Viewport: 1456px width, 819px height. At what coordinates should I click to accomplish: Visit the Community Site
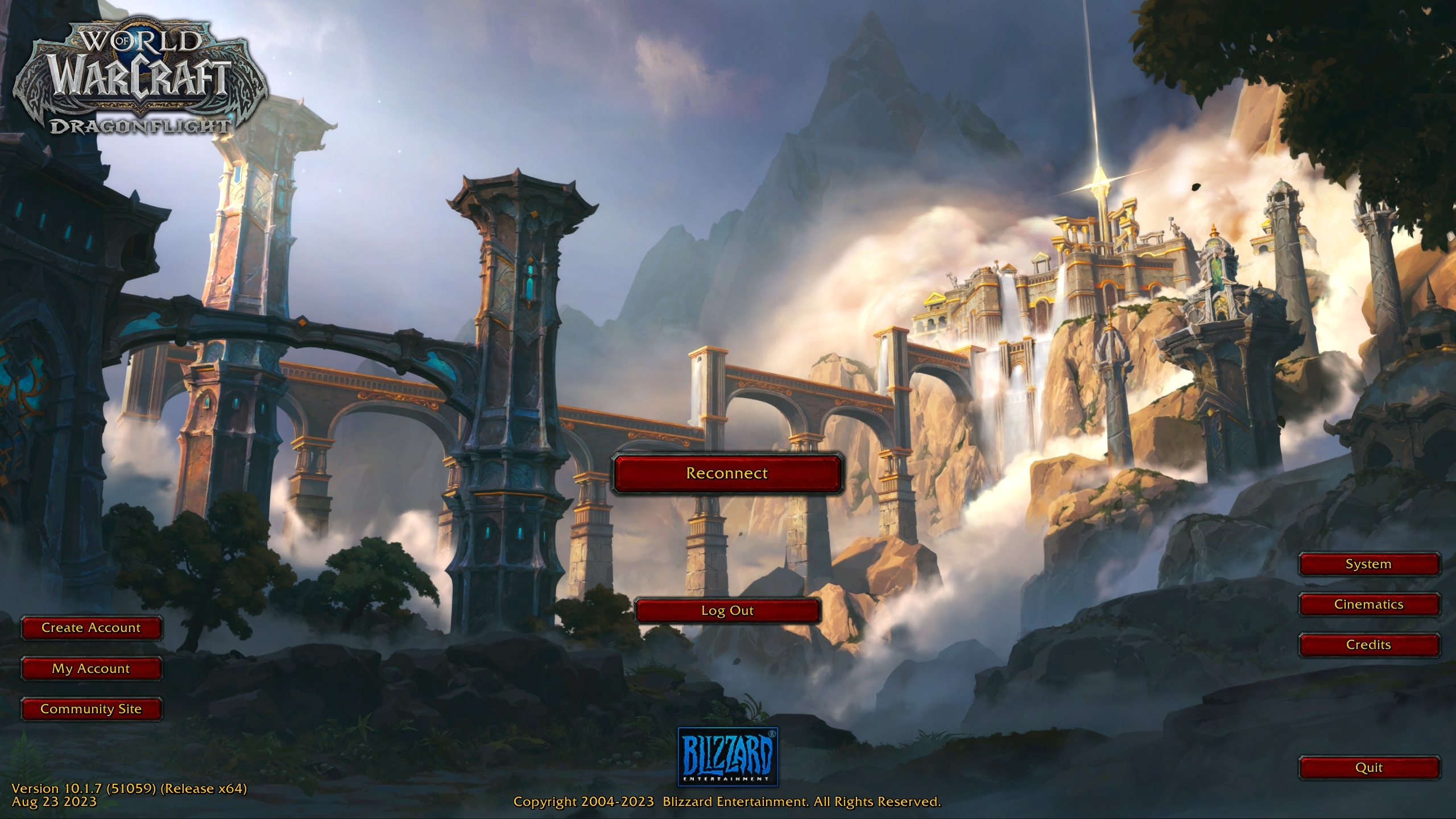click(91, 709)
